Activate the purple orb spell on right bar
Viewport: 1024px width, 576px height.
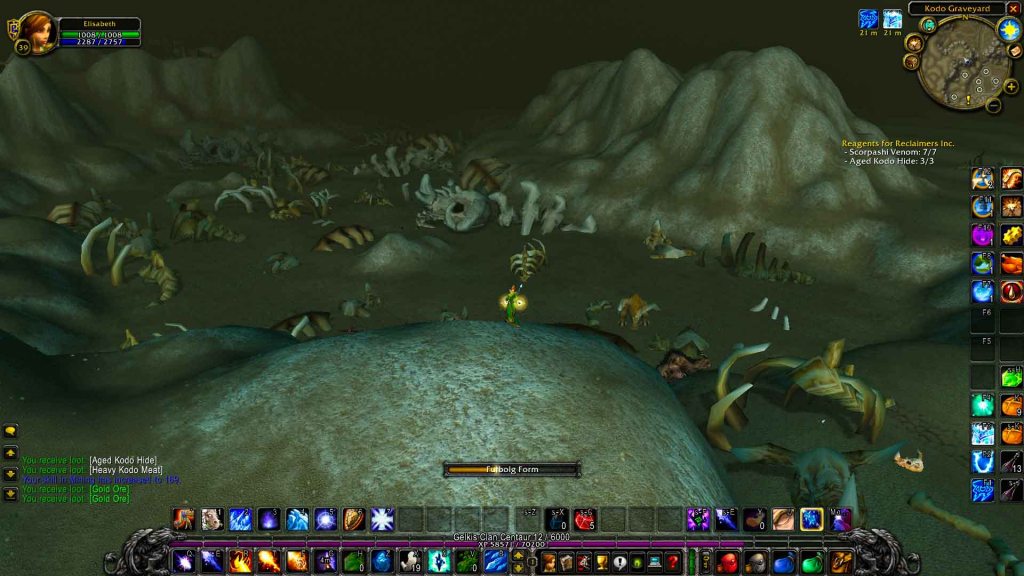982,235
